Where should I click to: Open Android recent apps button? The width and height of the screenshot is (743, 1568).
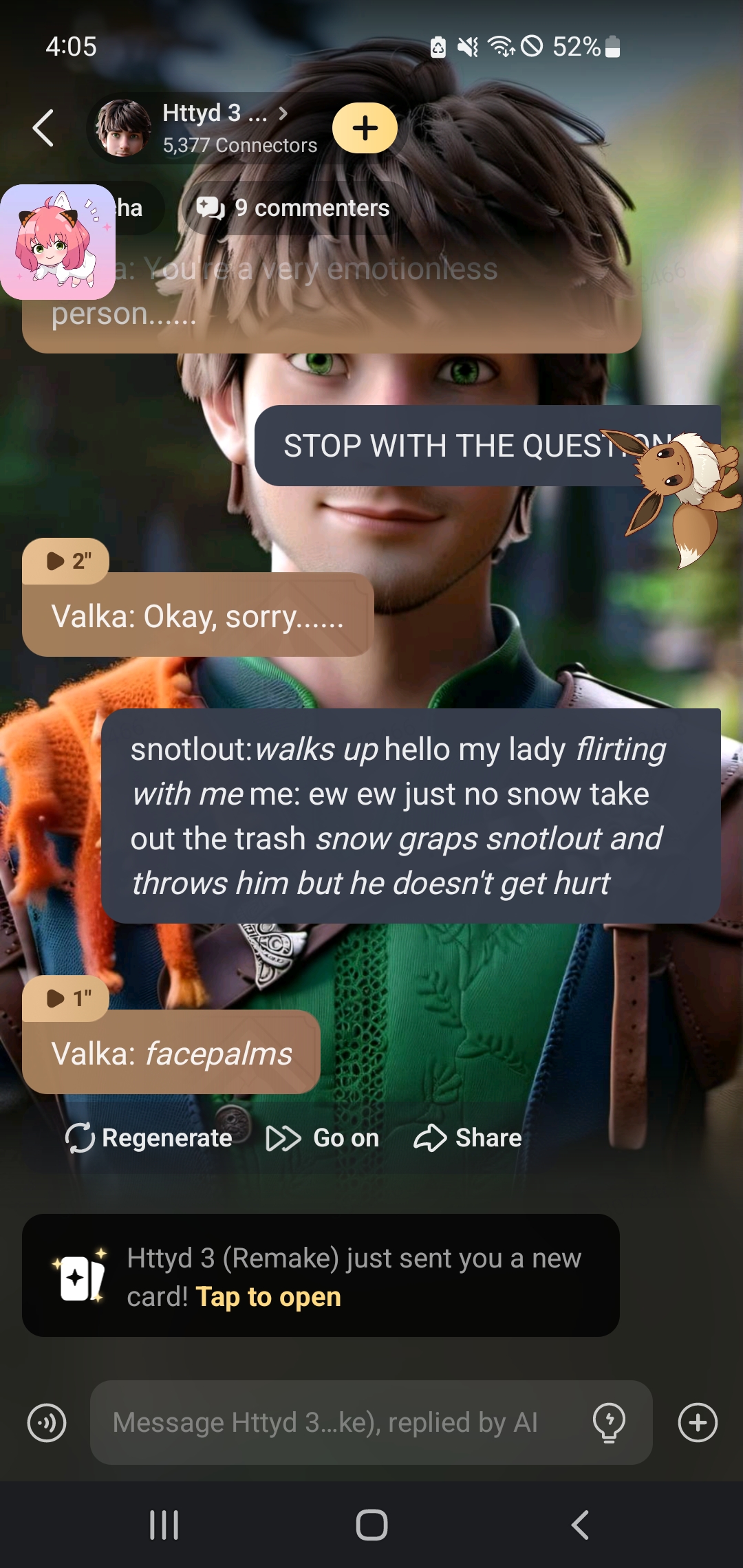[164, 1525]
